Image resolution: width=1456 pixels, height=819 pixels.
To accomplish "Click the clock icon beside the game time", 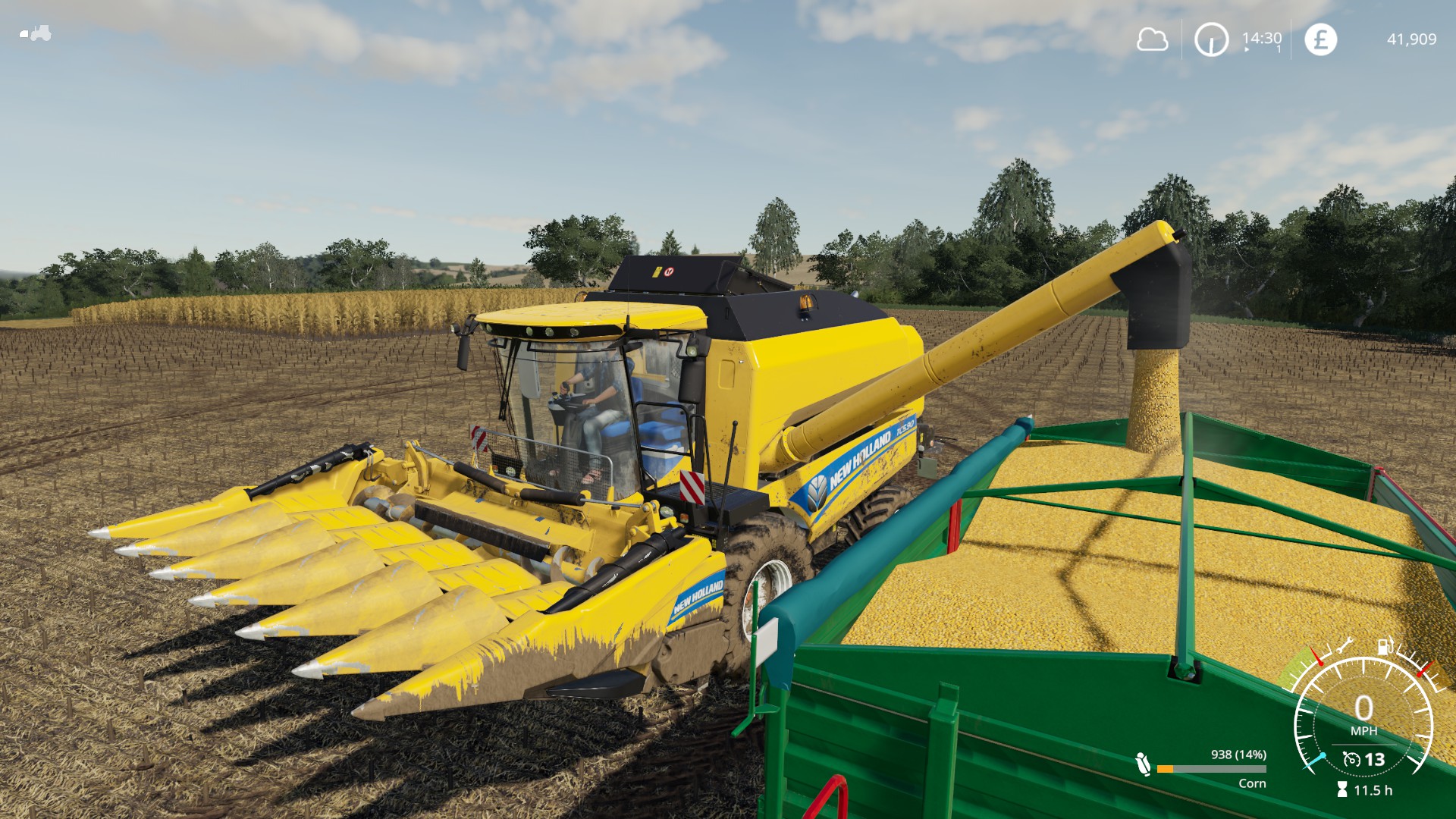I will [1211, 39].
